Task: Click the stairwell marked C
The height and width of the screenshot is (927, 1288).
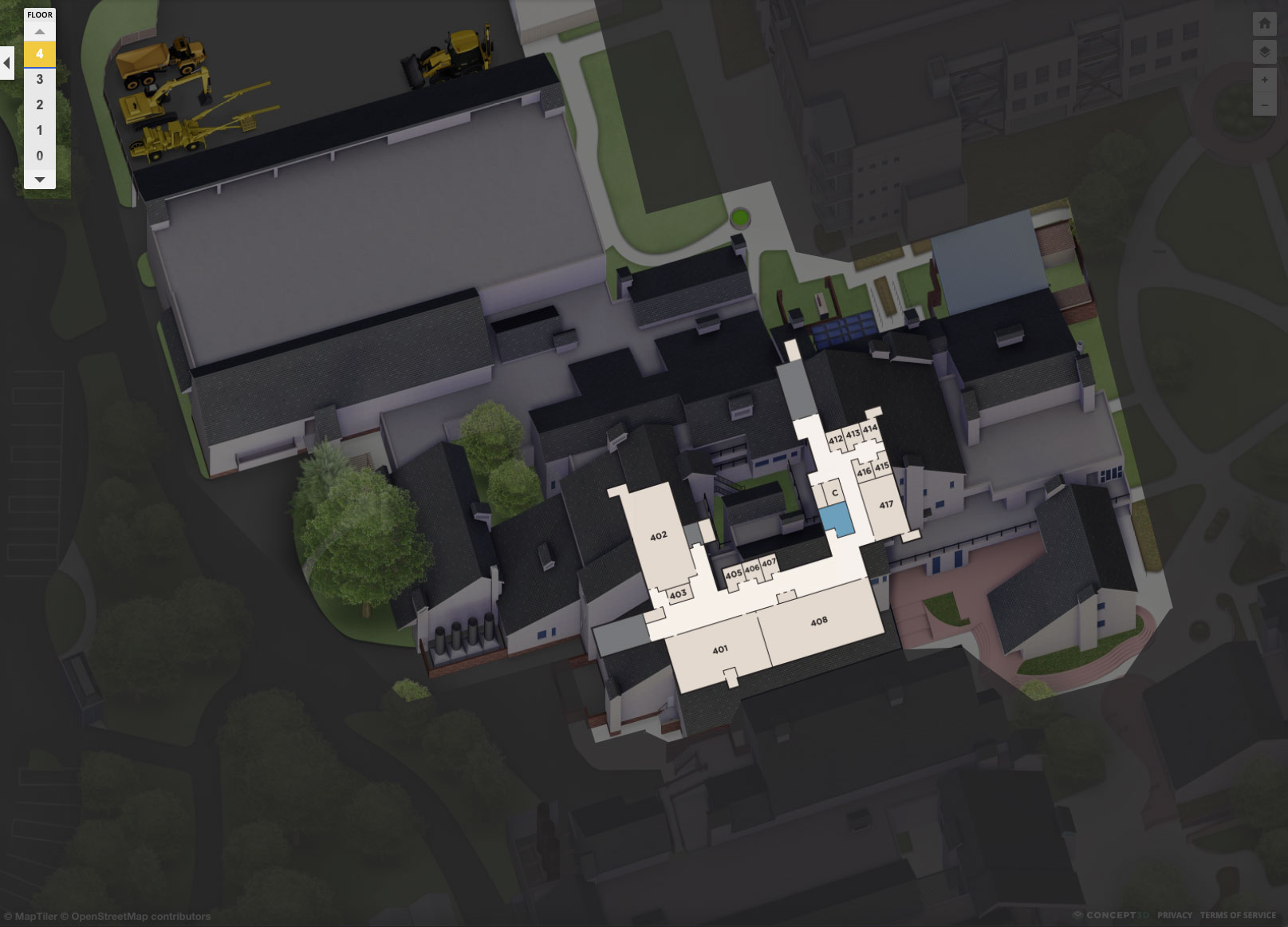Action: (834, 494)
